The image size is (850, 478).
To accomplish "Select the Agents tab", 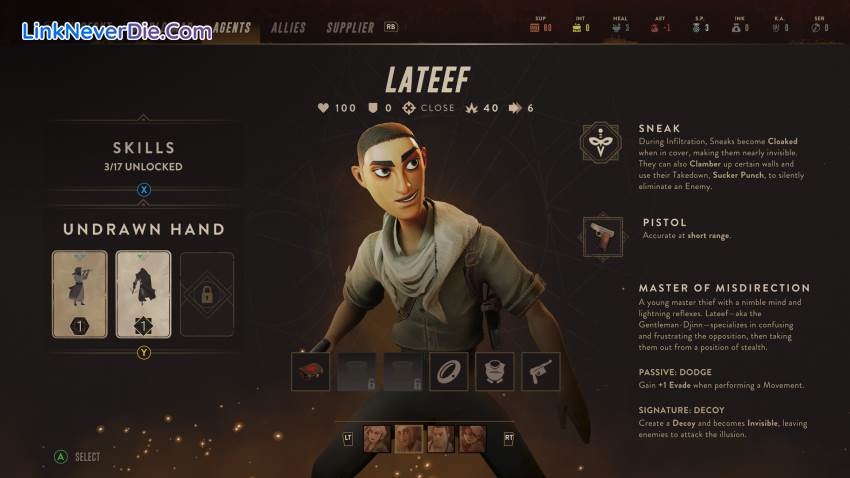I will tap(232, 28).
